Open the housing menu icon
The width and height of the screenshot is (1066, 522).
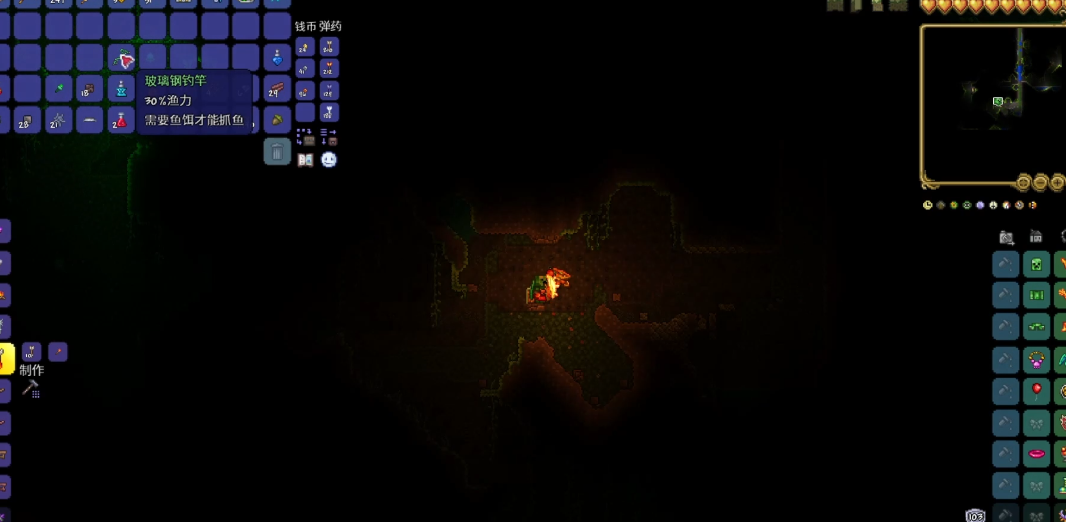(x=1036, y=237)
